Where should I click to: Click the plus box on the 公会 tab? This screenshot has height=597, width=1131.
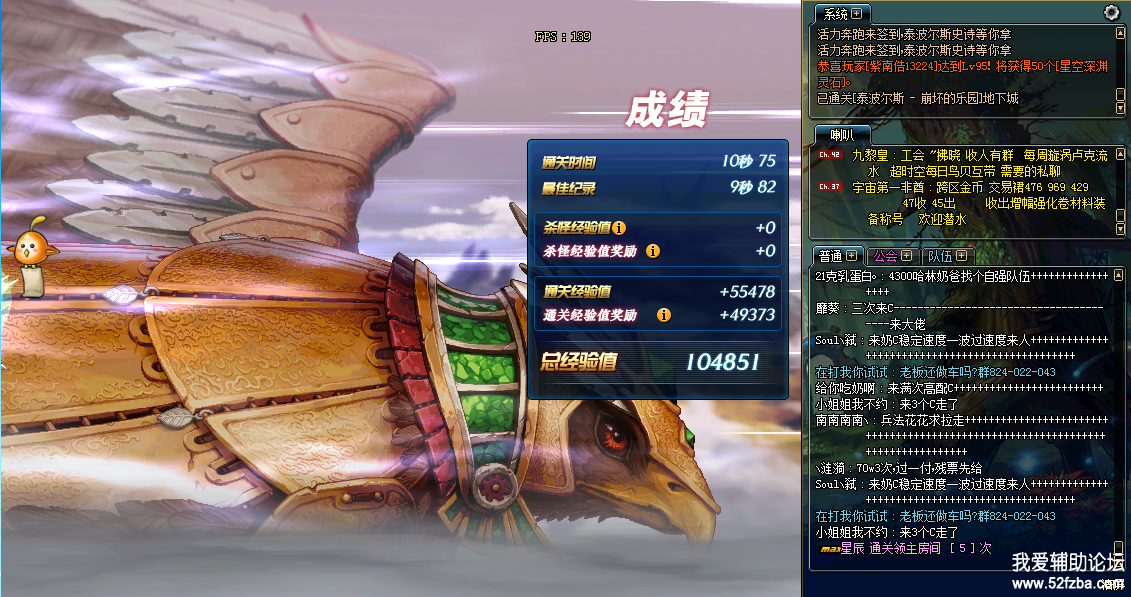tap(906, 256)
